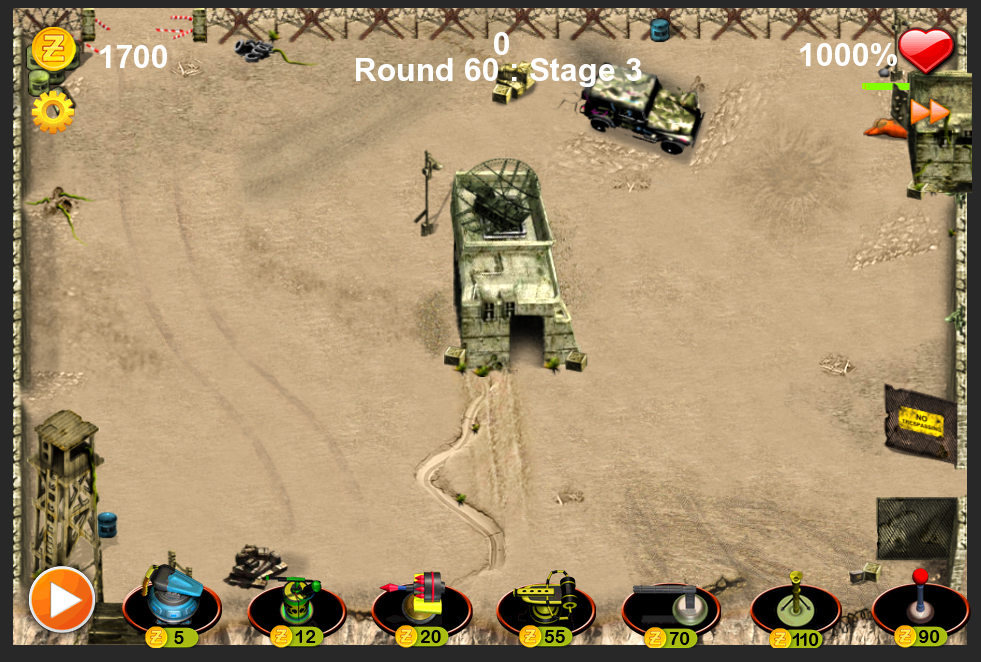This screenshot has width=981, height=662.
Task: Toggle the fast-forward speed arrows
Action: coord(929,112)
